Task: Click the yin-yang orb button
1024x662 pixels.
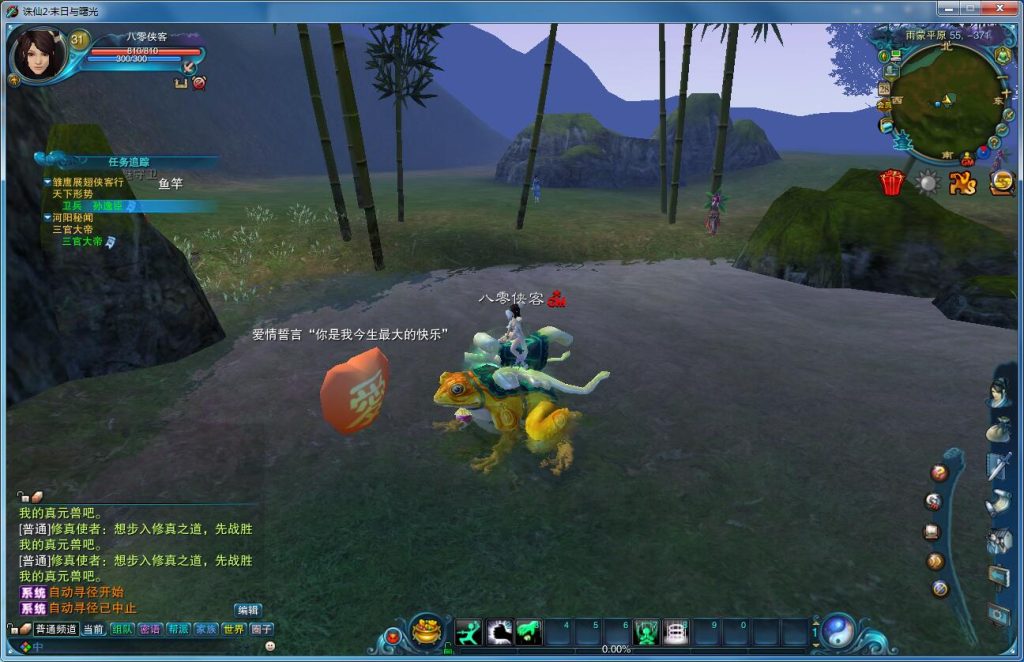Action: click(838, 630)
